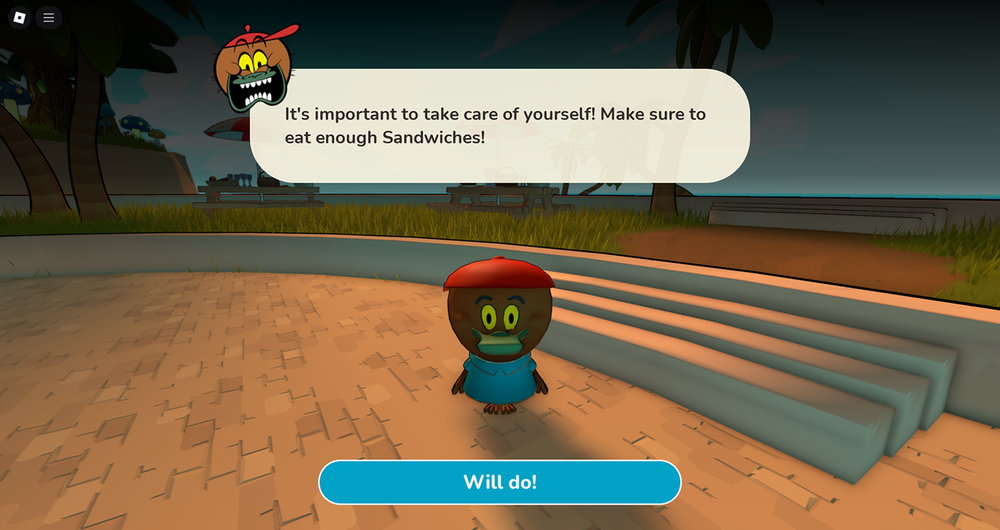Reply with the "Will do!" button
Viewport: 1000px width, 530px height.
click(x=500, y=482)
